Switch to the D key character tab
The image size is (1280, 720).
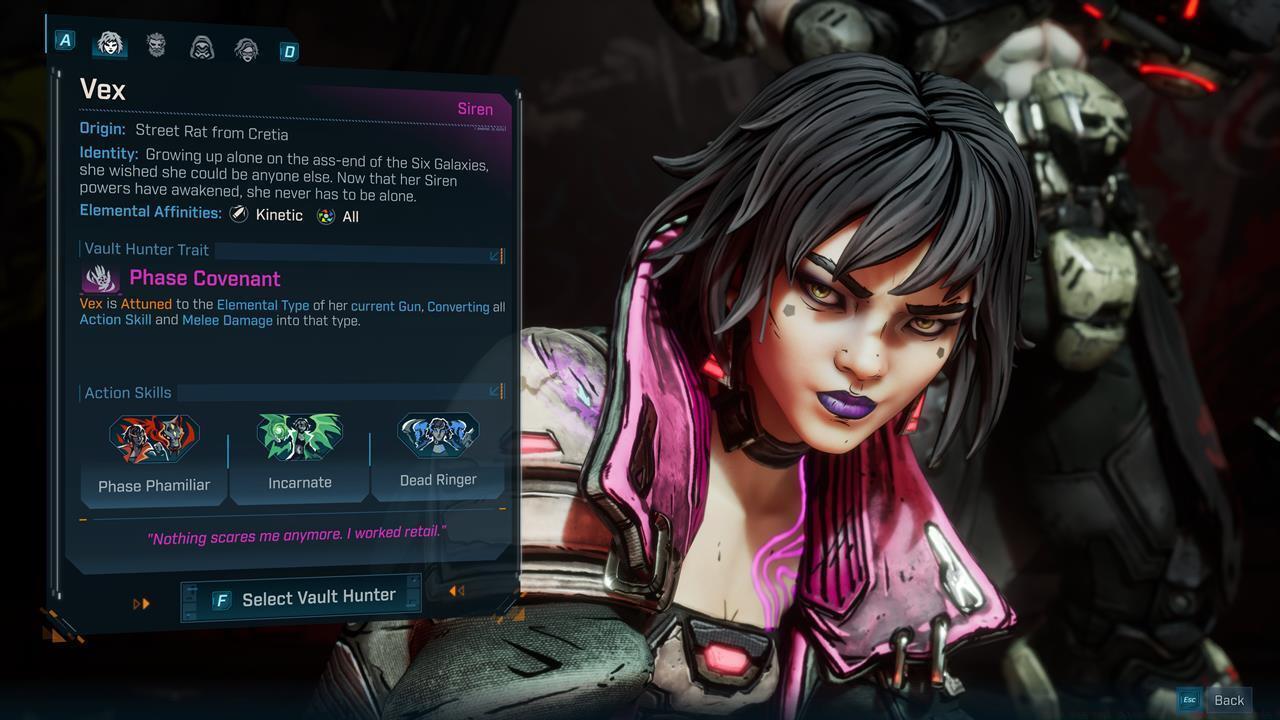(288, 50)
